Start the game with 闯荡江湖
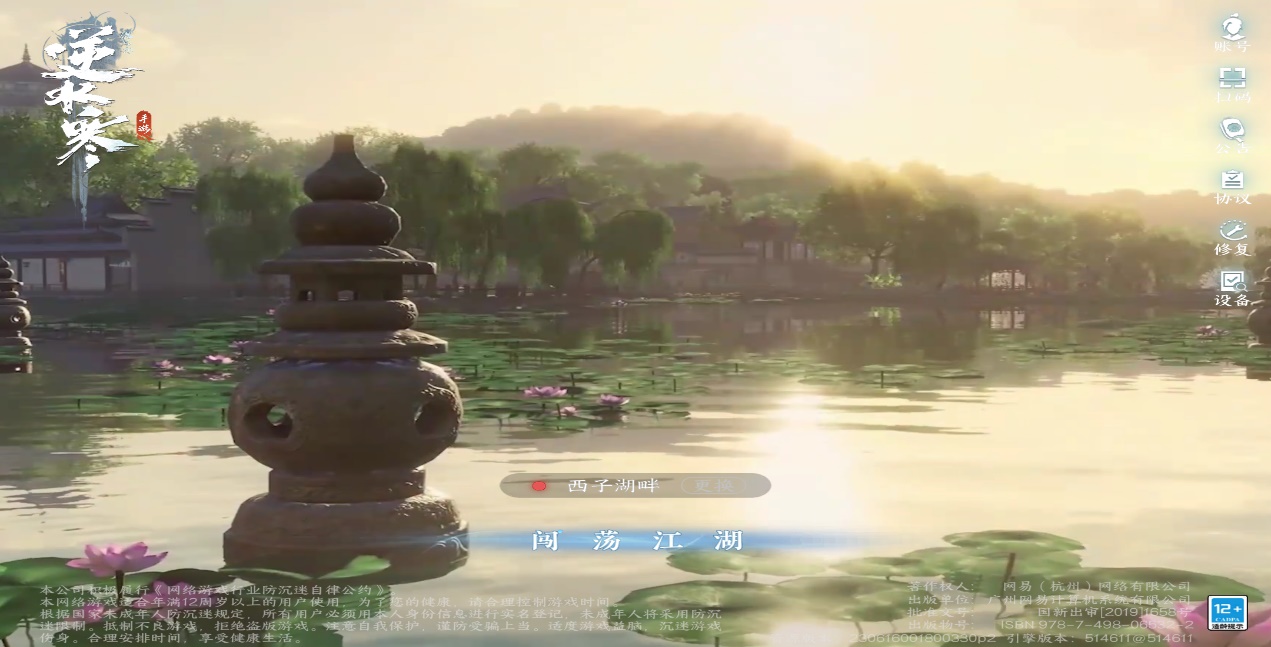This screenshot has width=1271, height=647. pos(637,541)
